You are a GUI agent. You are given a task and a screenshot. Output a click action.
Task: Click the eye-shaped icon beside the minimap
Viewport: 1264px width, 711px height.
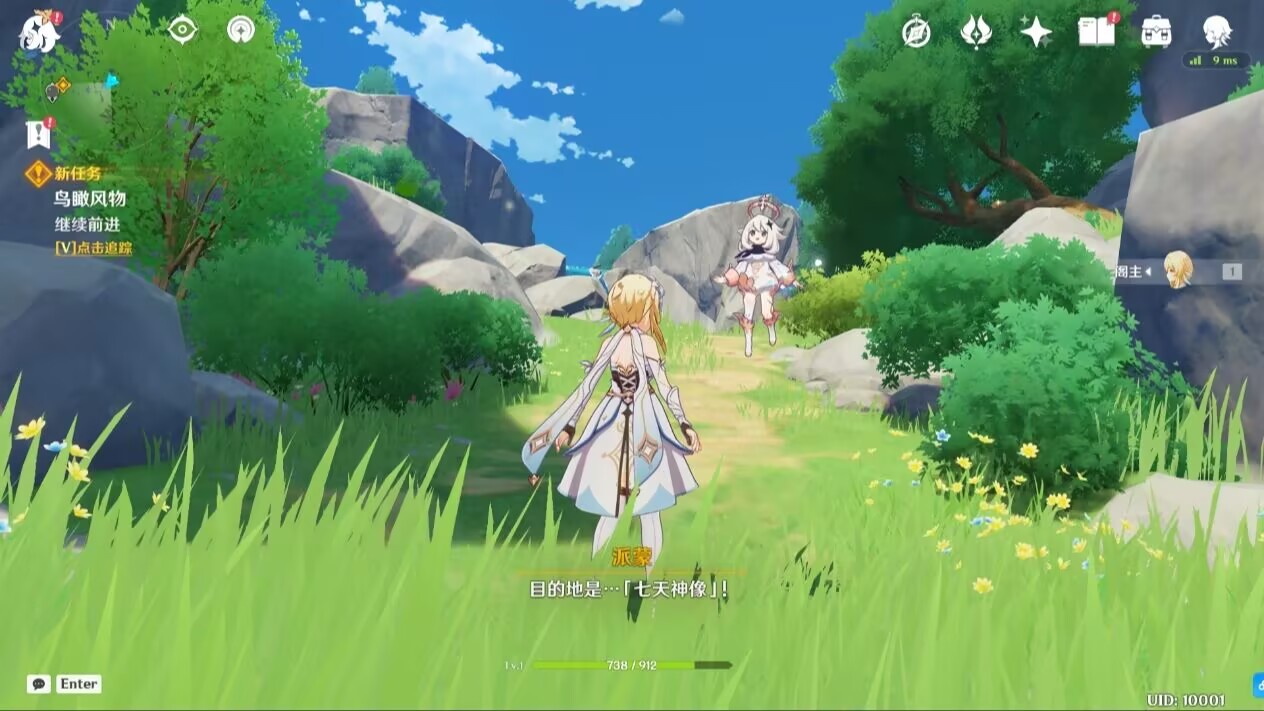tap(182, 30)
